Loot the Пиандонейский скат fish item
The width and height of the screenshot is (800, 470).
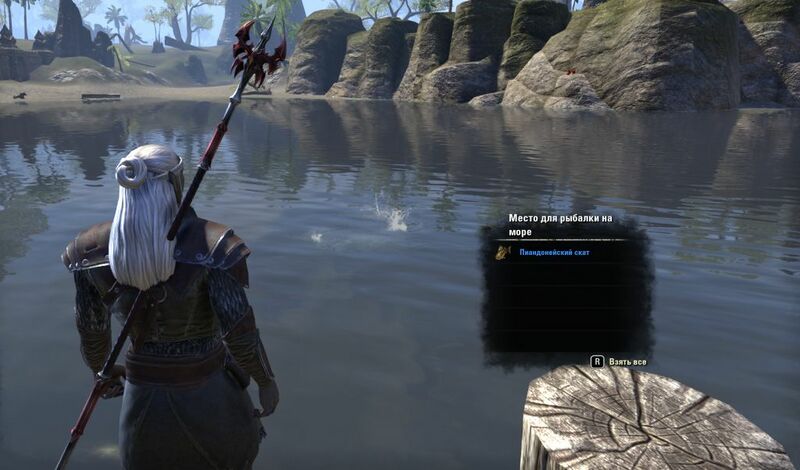pyautogui.click(x=553, y=253)
